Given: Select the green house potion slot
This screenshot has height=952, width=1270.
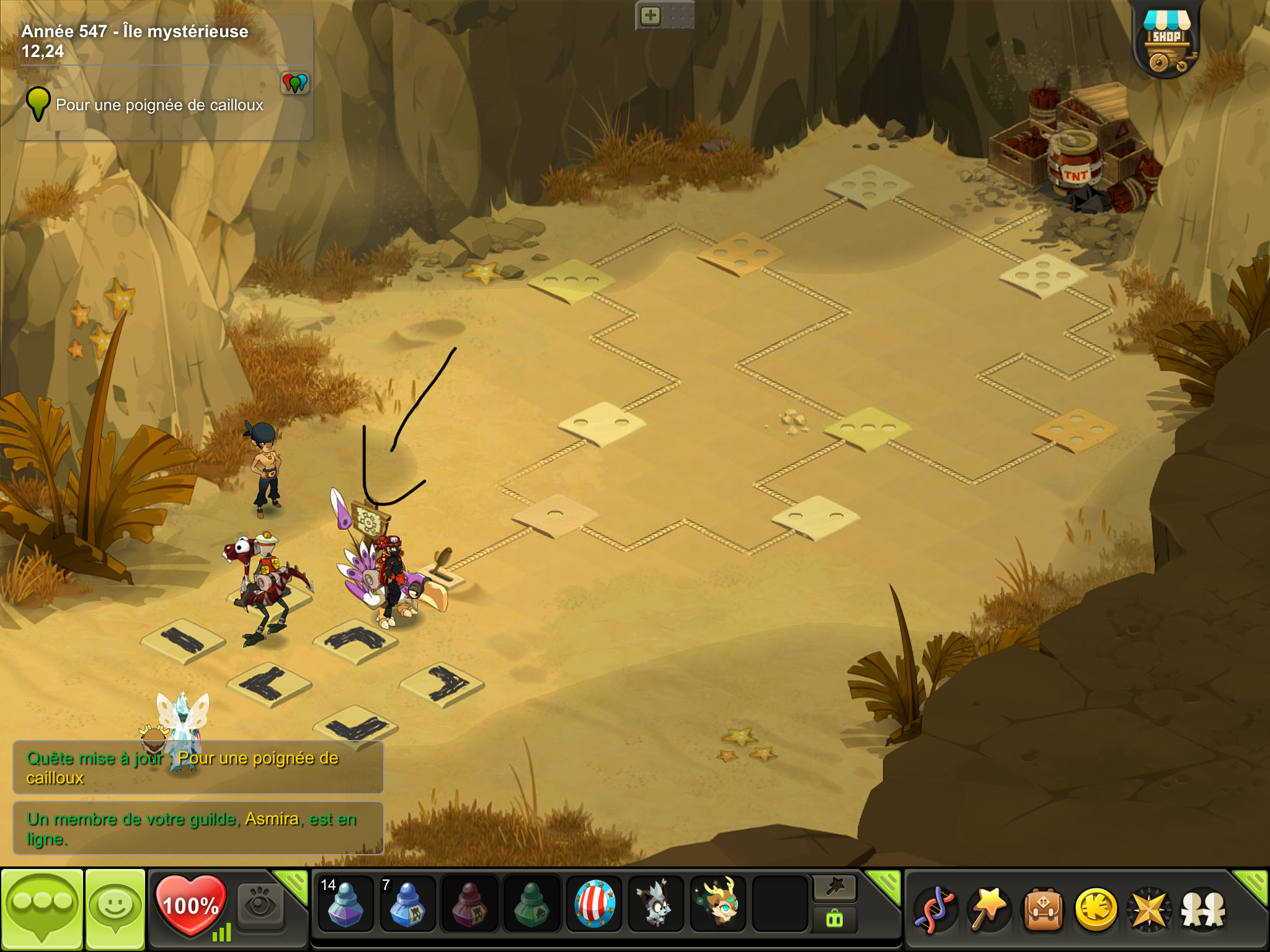Looking at the screenshot, I should click(531, 904).
